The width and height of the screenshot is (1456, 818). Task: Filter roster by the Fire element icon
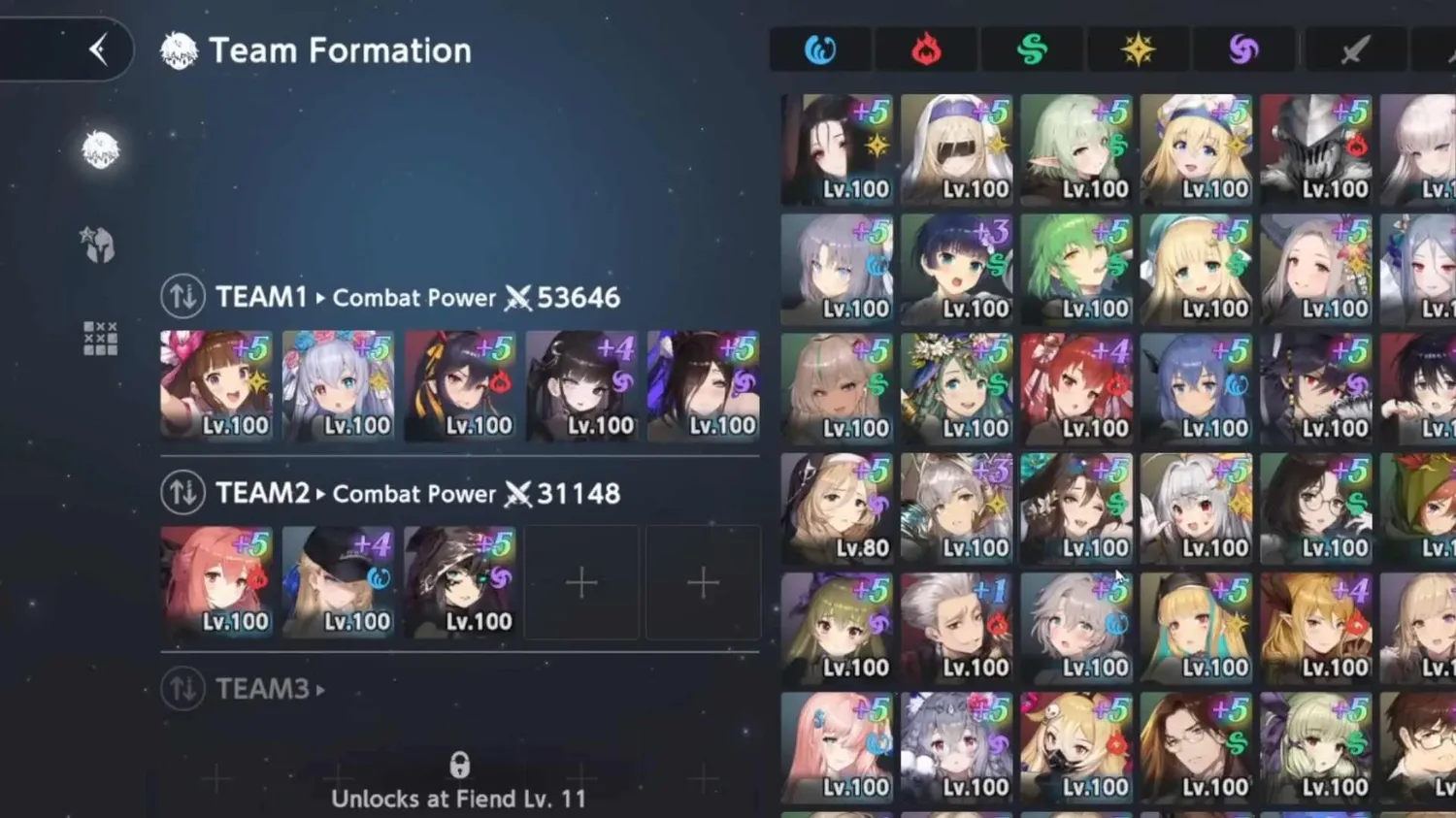pyautogui.click(x=926, y=49)
